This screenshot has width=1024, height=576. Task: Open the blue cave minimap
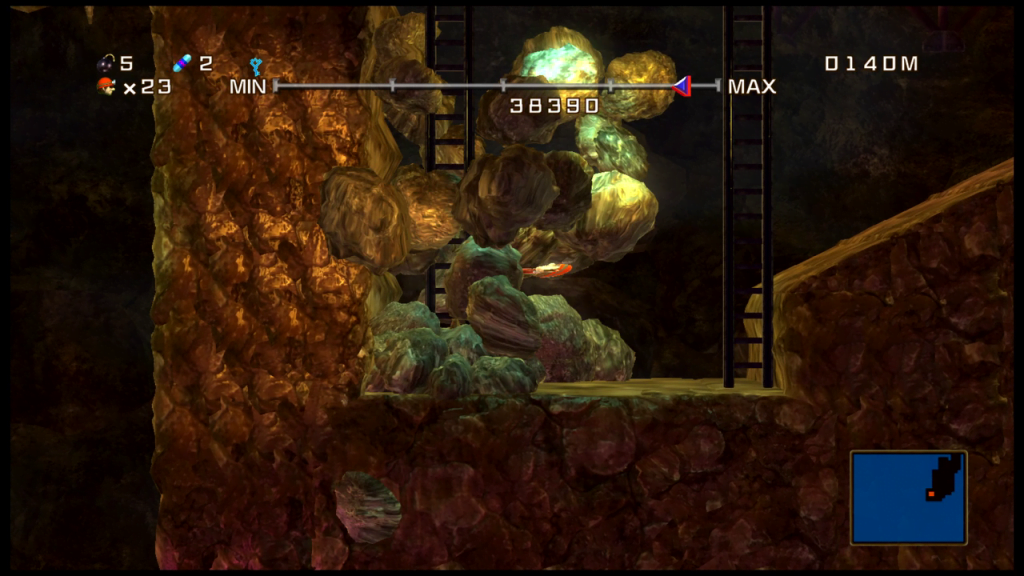pos(908,497)
